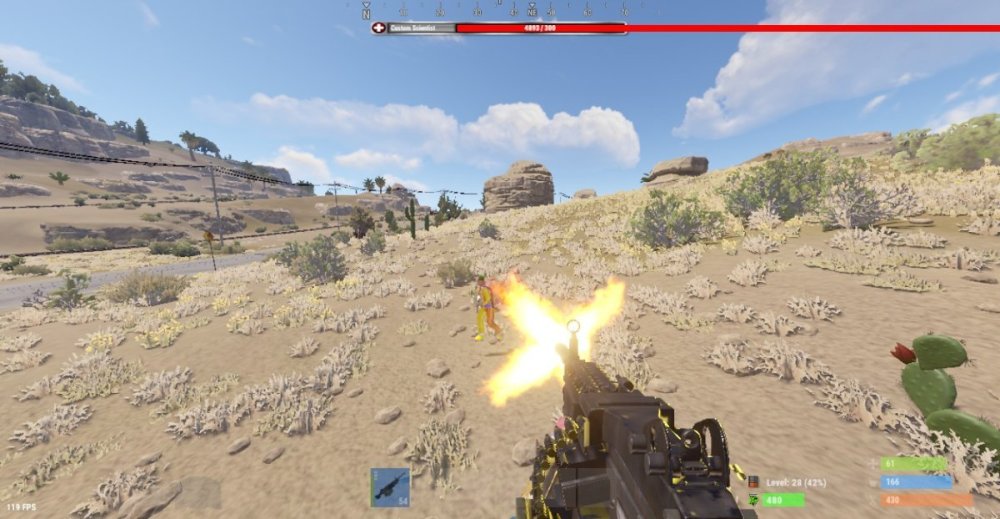Select the machine gun hotbar slot
This screenshot has width=1000, height=519.
tap(389, 487)
